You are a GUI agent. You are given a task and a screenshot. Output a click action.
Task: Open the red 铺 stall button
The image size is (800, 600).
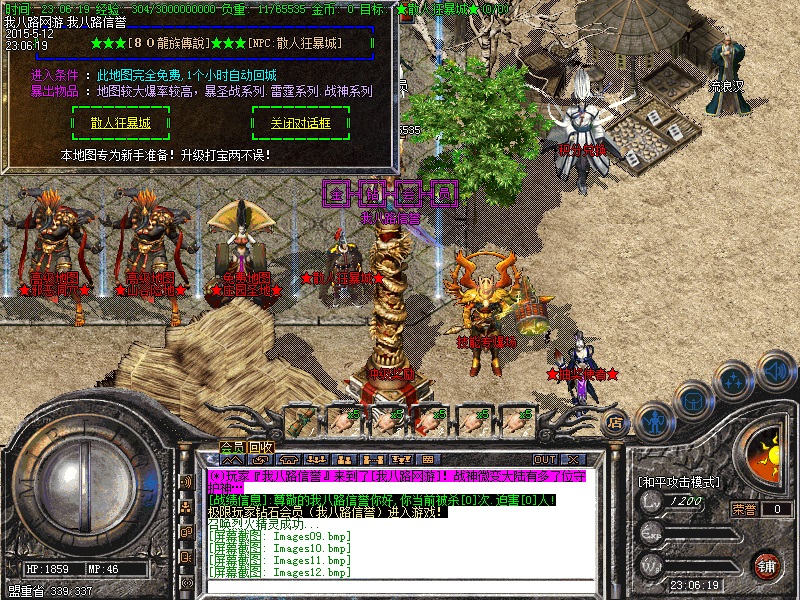(x=765, y=565)
